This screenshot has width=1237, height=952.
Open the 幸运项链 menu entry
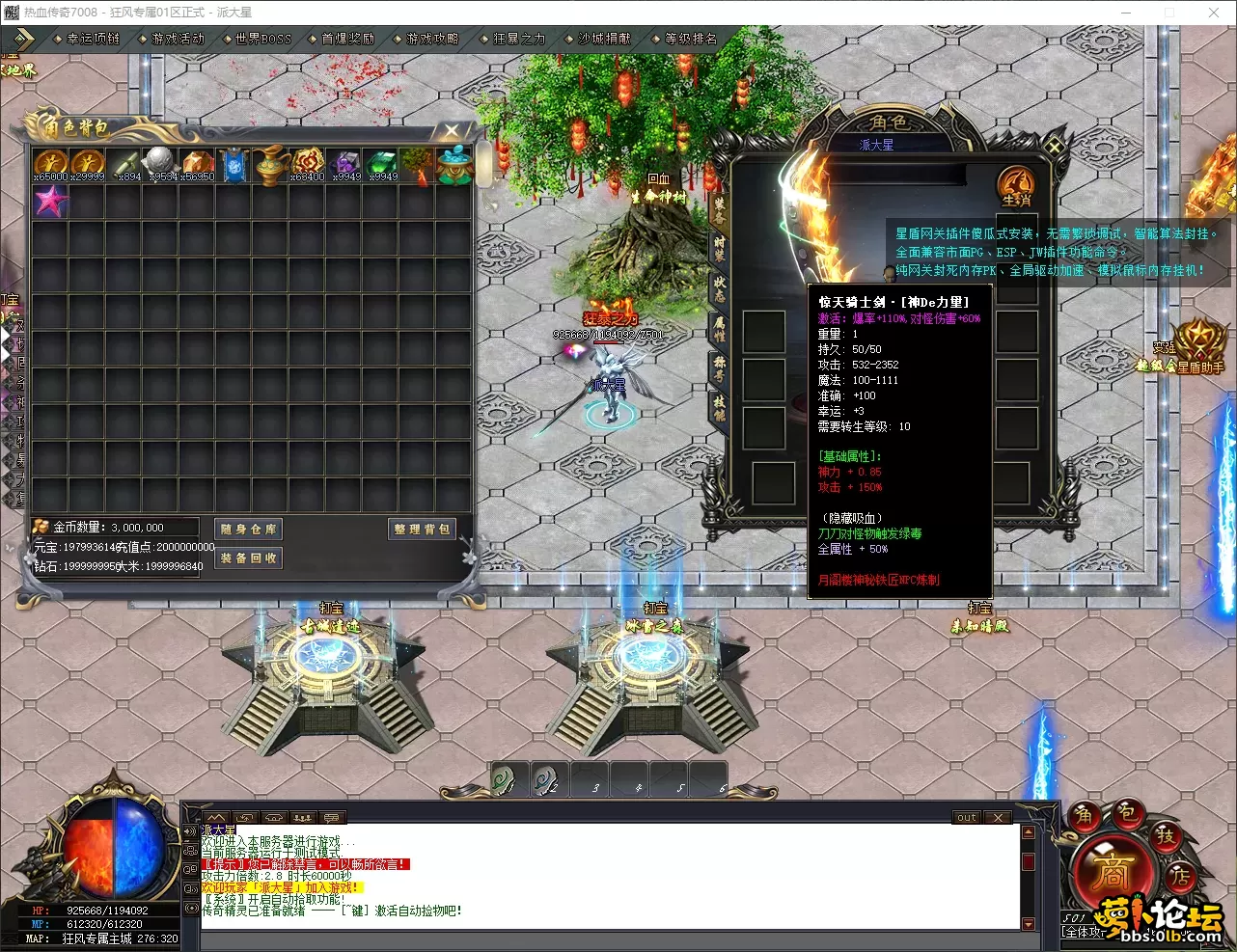click(93, 39)
